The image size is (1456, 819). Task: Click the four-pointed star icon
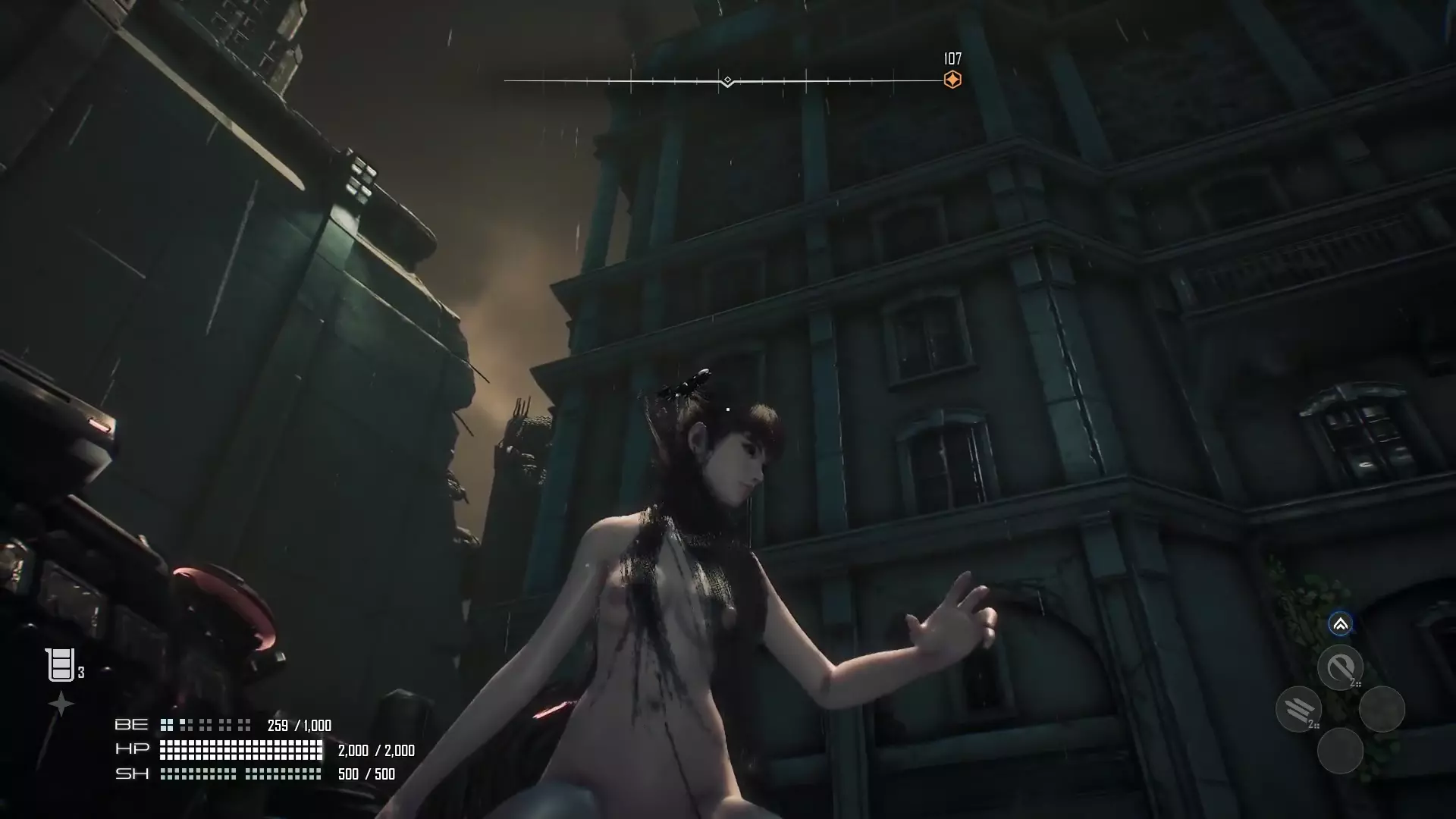[x=61, y=704]
